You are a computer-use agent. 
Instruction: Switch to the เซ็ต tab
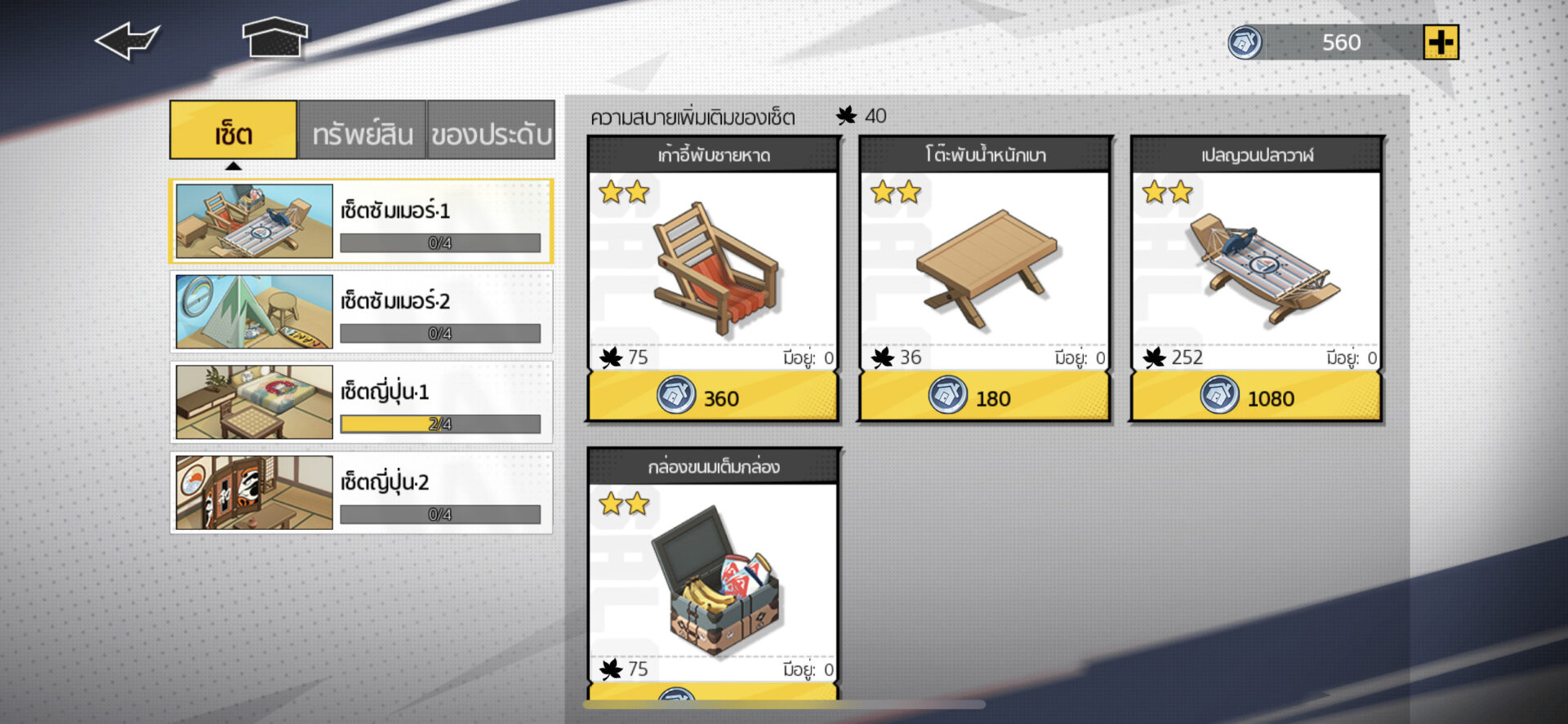(233, 131)
